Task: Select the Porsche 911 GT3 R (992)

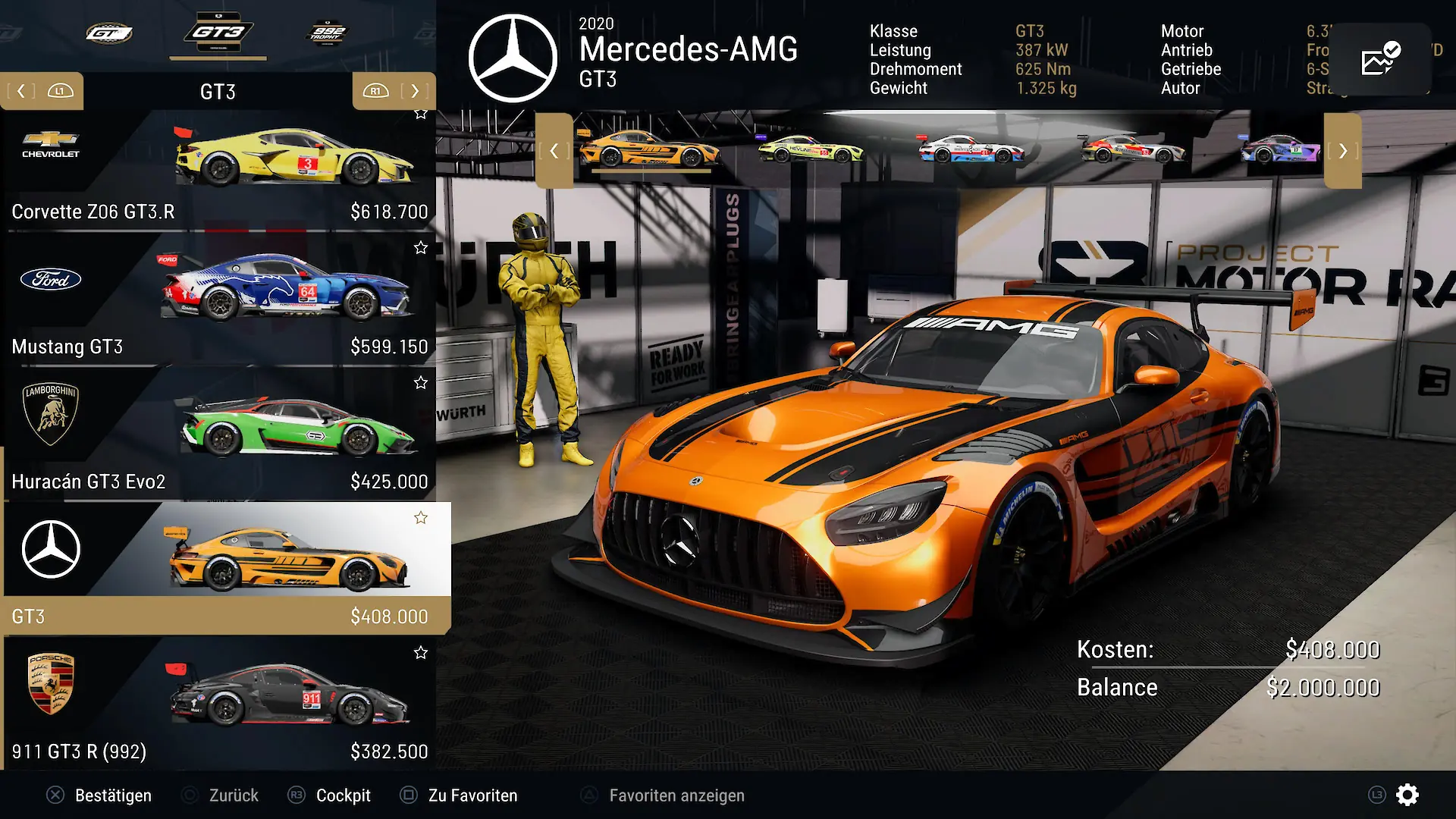Action: [x=220, y=705]
